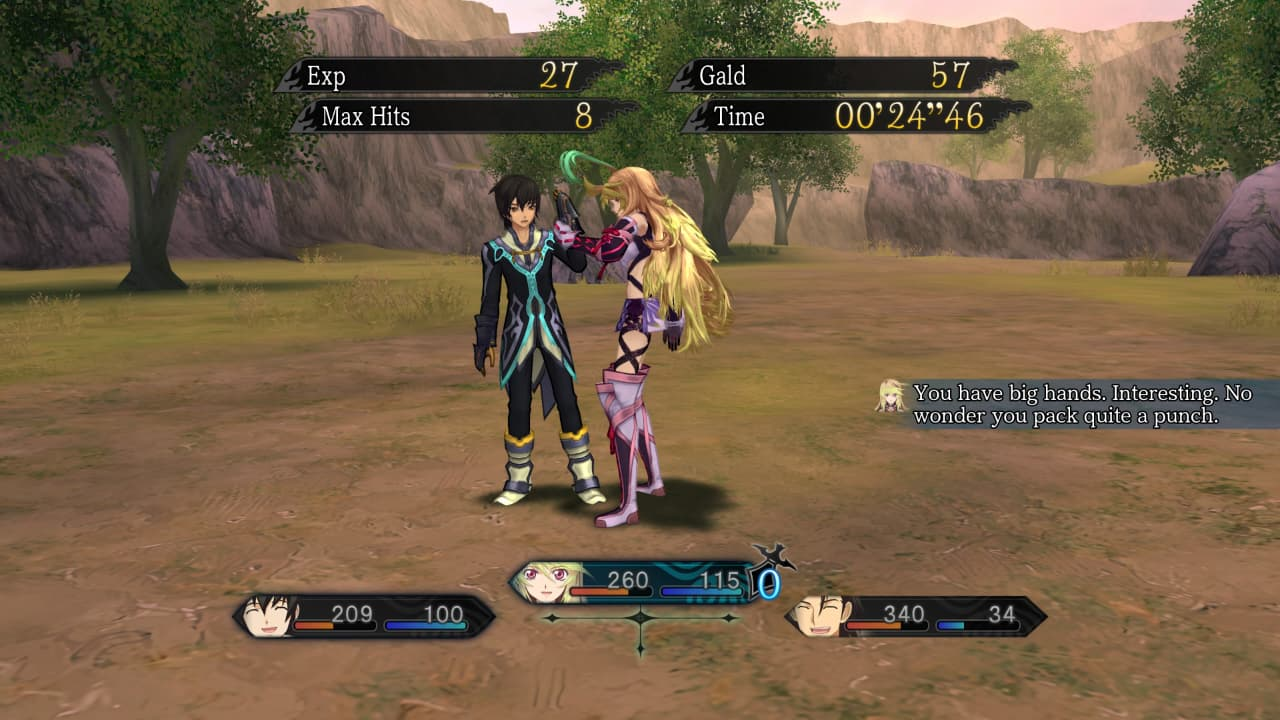The height and width of the screenshot is (720, 1280).
Task: Select Alvin's brown-haired party portrait
Action: click(818, 615)
